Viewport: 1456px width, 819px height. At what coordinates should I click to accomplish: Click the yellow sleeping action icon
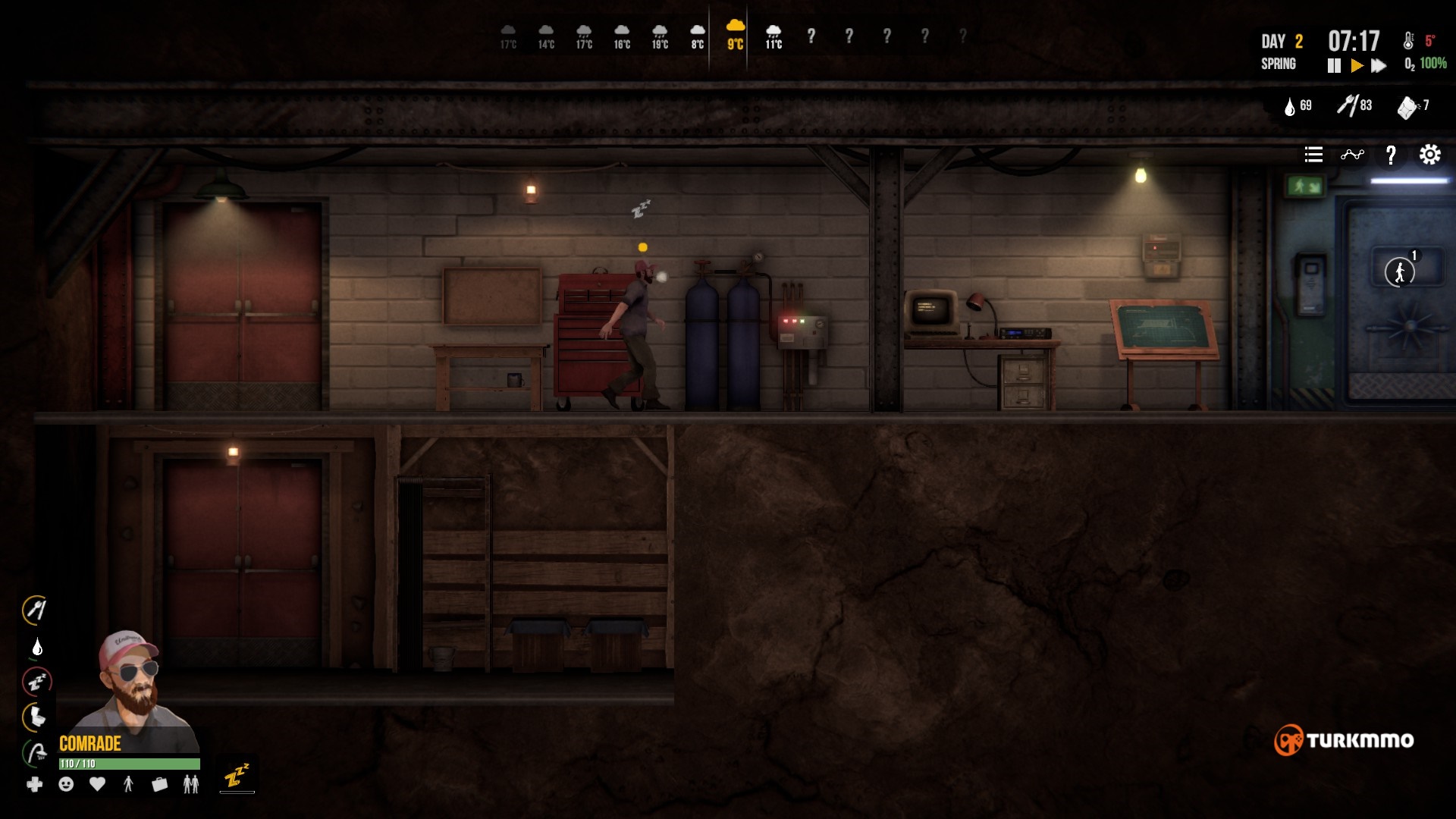pyautogui.click(x=237, y=776)
